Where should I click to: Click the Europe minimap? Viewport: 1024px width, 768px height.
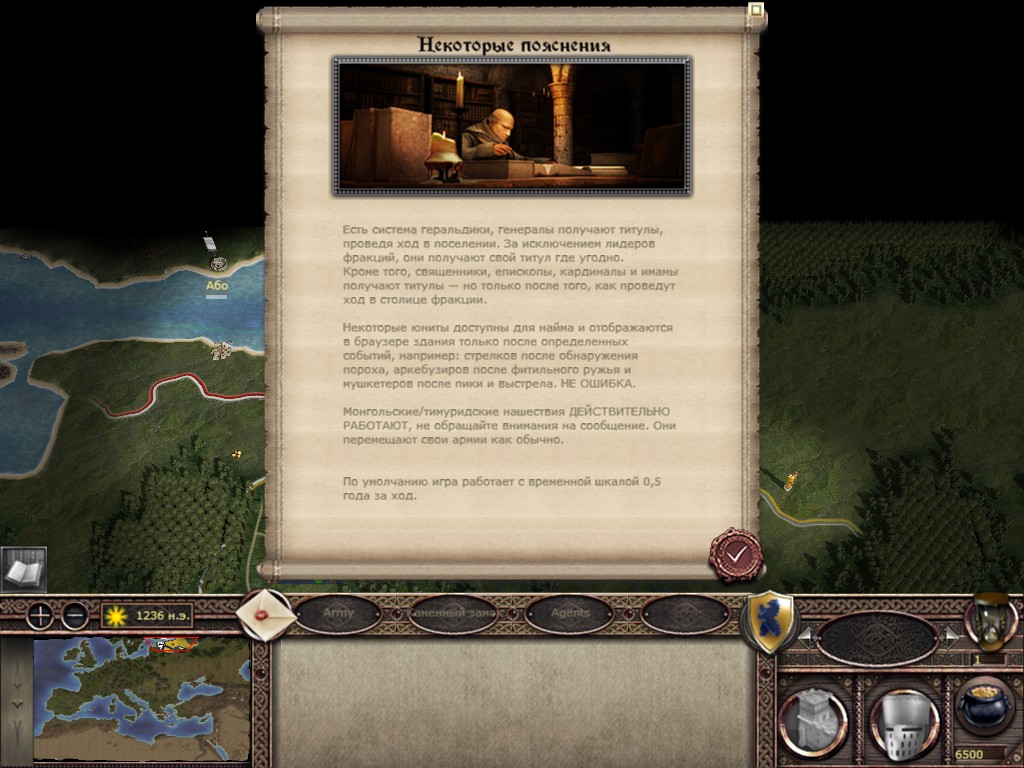140,698
